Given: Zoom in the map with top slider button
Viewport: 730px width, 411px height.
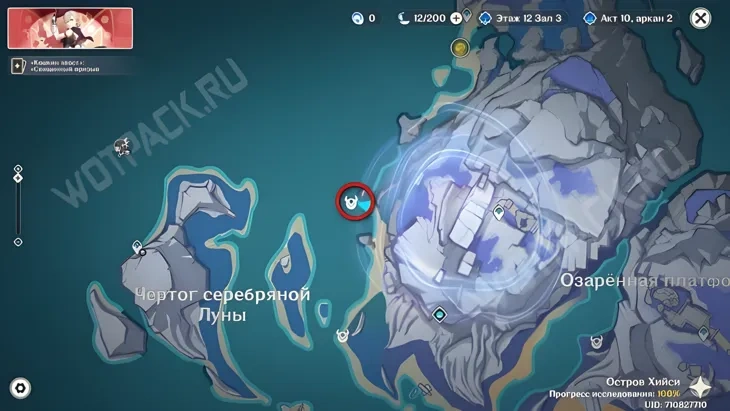Looking at the screenshot, I should click(18, 168).
